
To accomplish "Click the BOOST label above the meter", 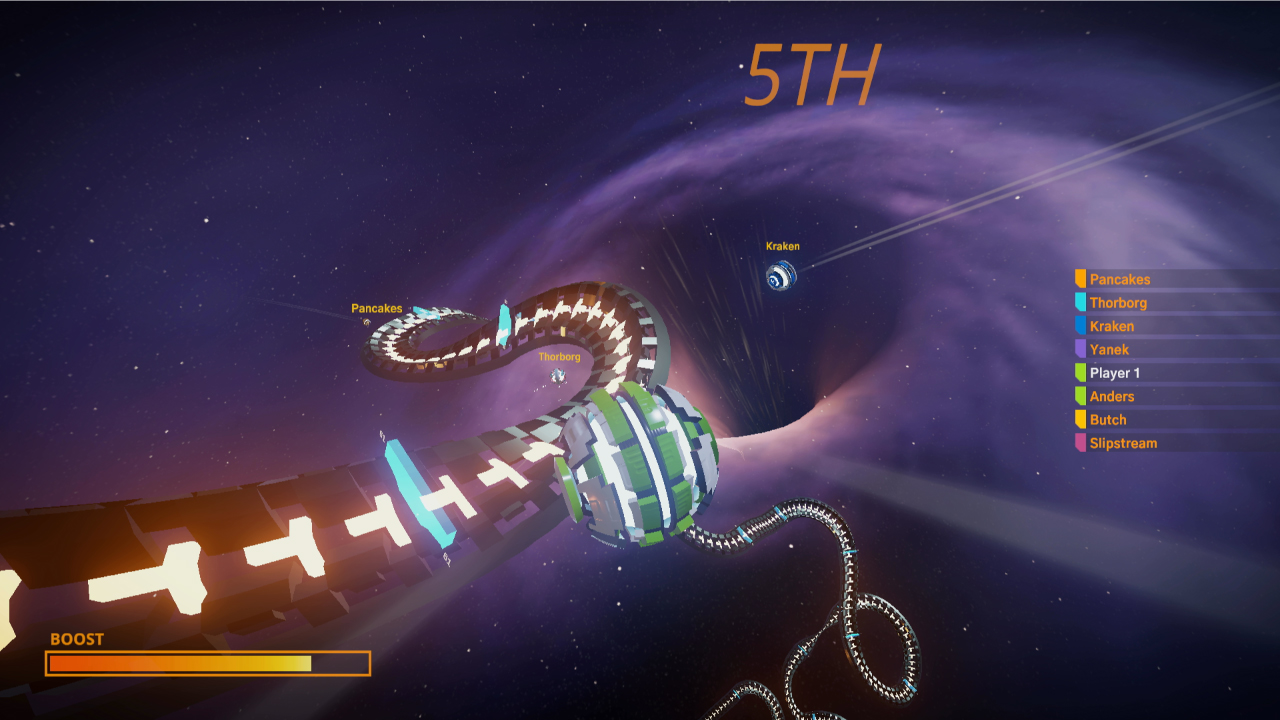I will [76, 638].
